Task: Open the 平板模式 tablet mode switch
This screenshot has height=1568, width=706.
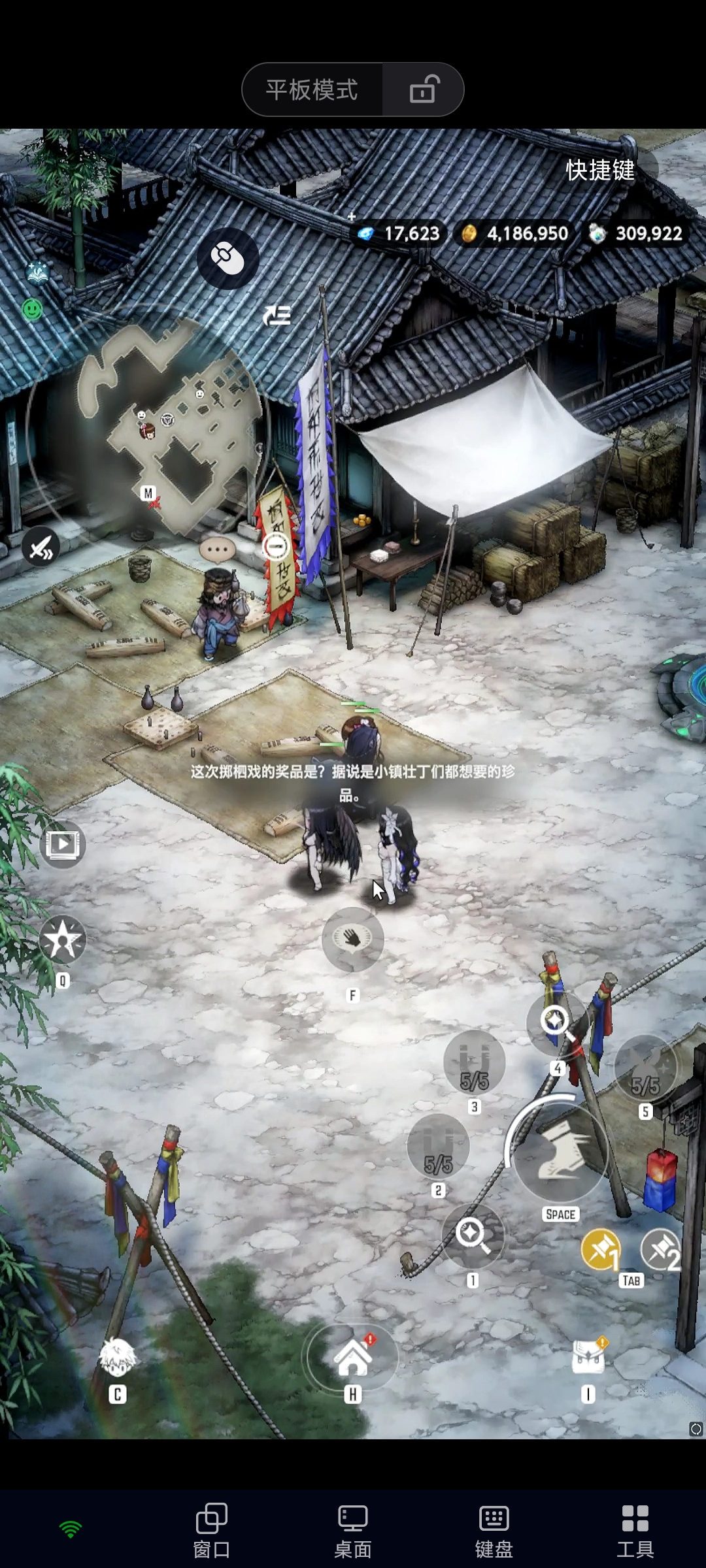Action: pos(312,90)
